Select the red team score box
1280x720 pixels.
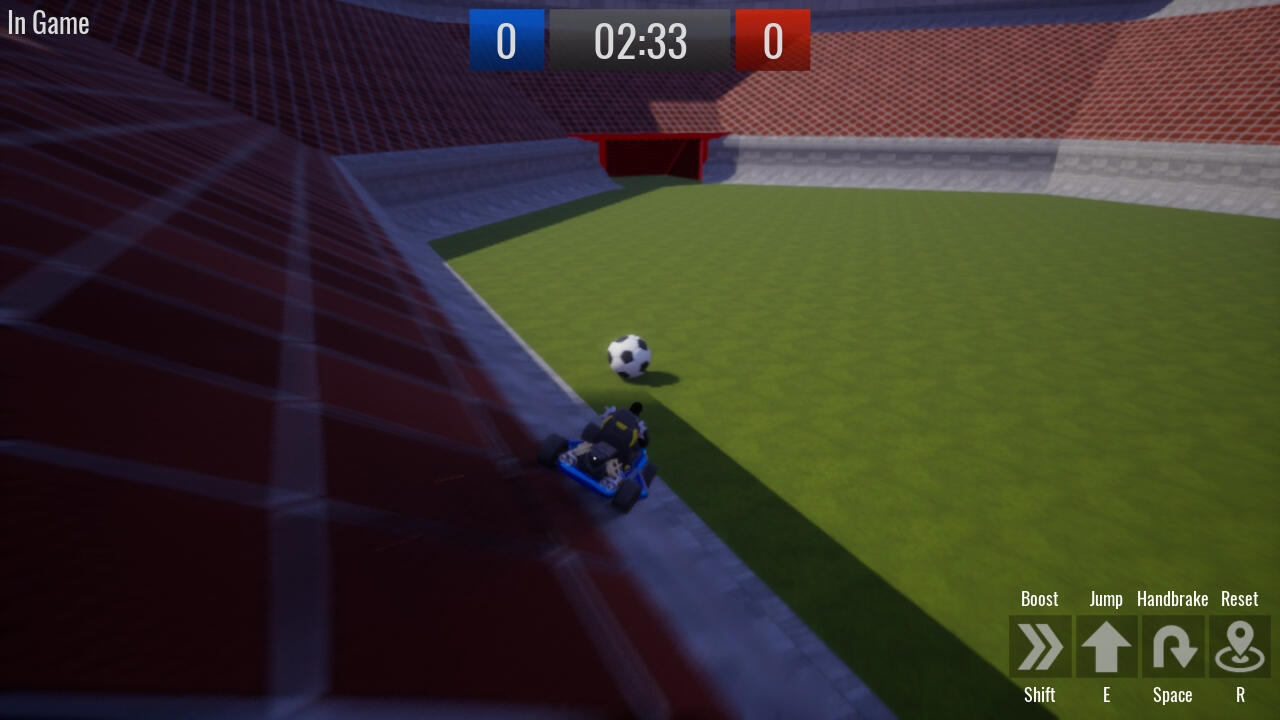tap(773, 42)
